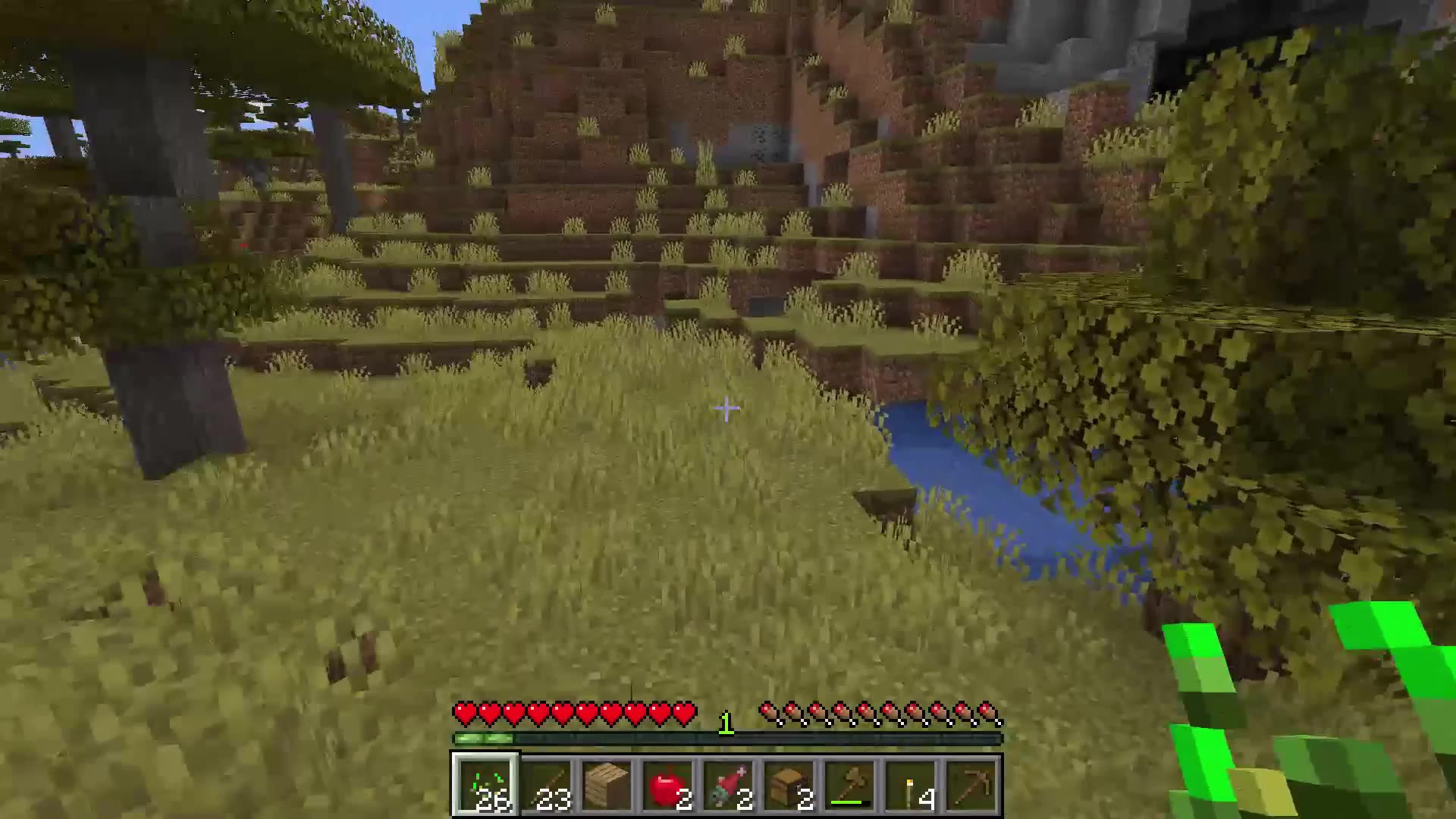Viewport: 1456px width, 819px height.
Task: Select the wheat seeds in hotbar slot one
Action: (486, 781)
